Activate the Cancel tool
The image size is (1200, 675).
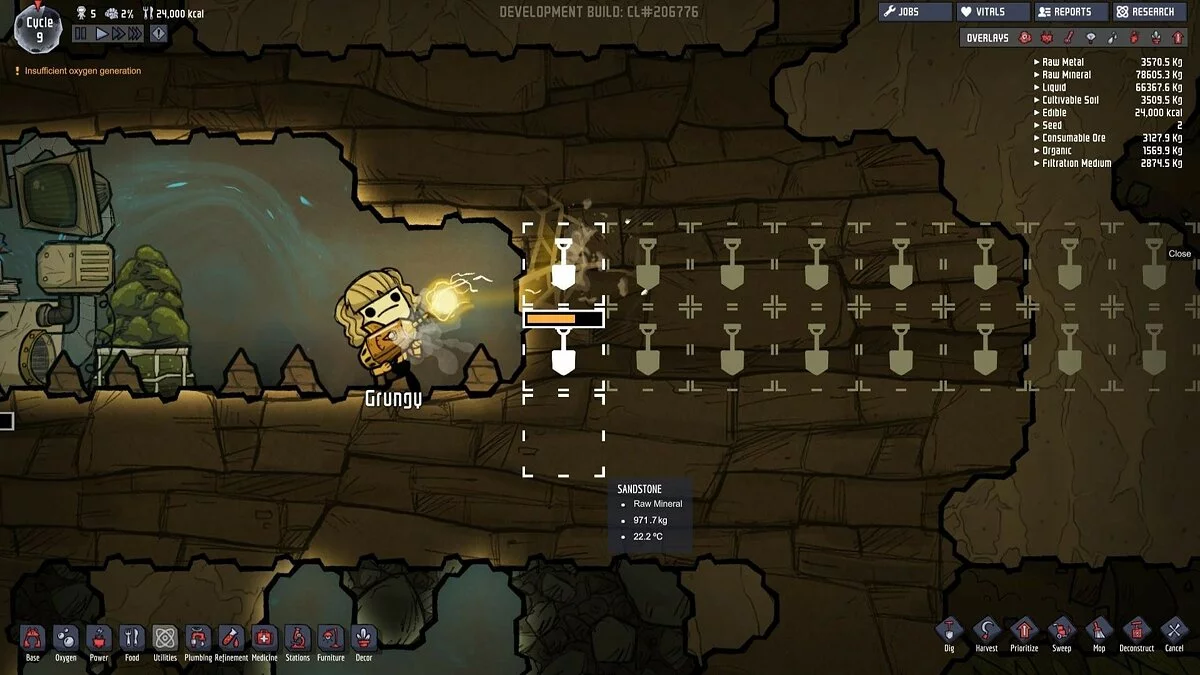click(x=1174, y=631)
